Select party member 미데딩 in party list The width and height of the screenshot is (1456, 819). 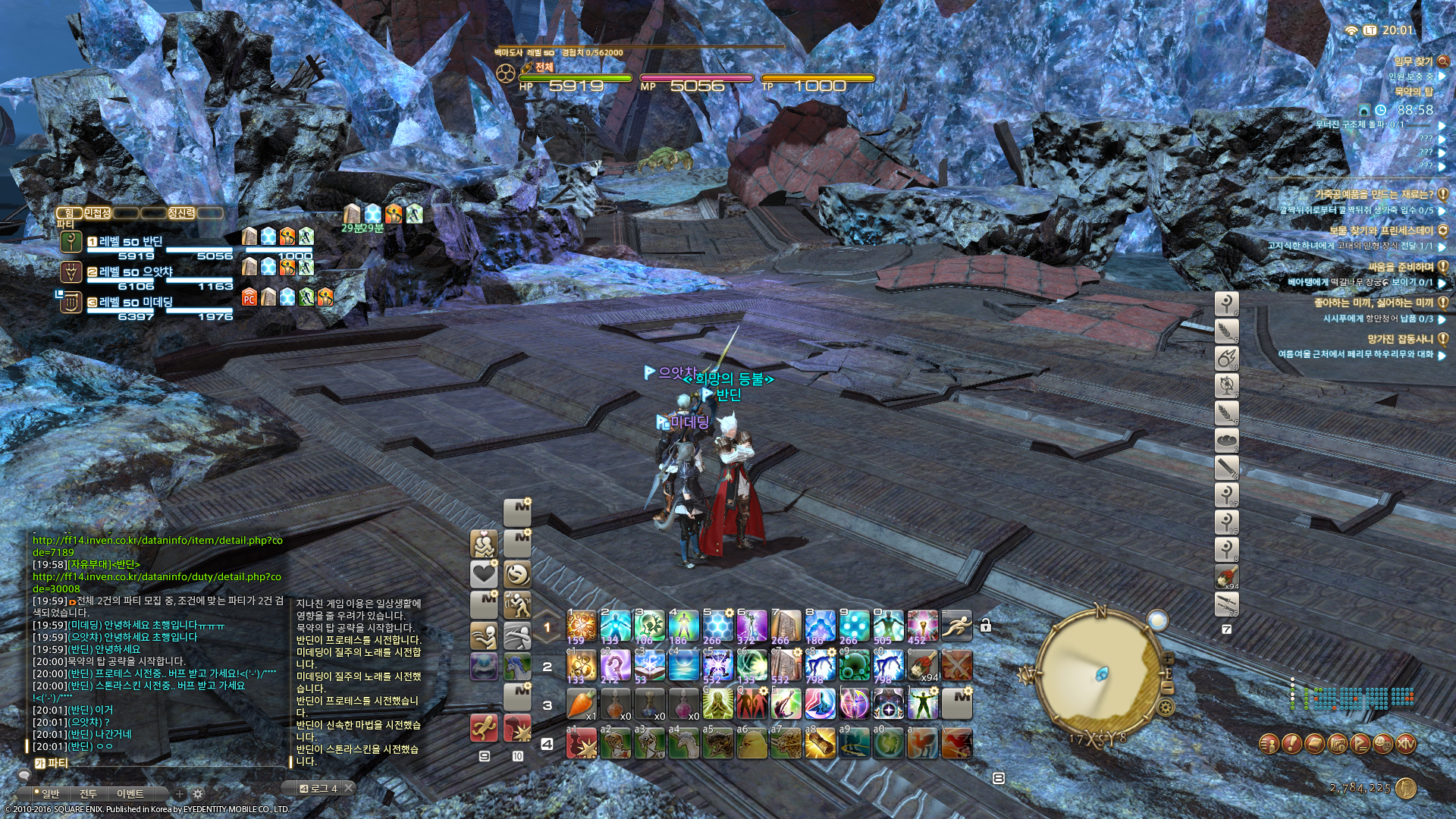144,302
